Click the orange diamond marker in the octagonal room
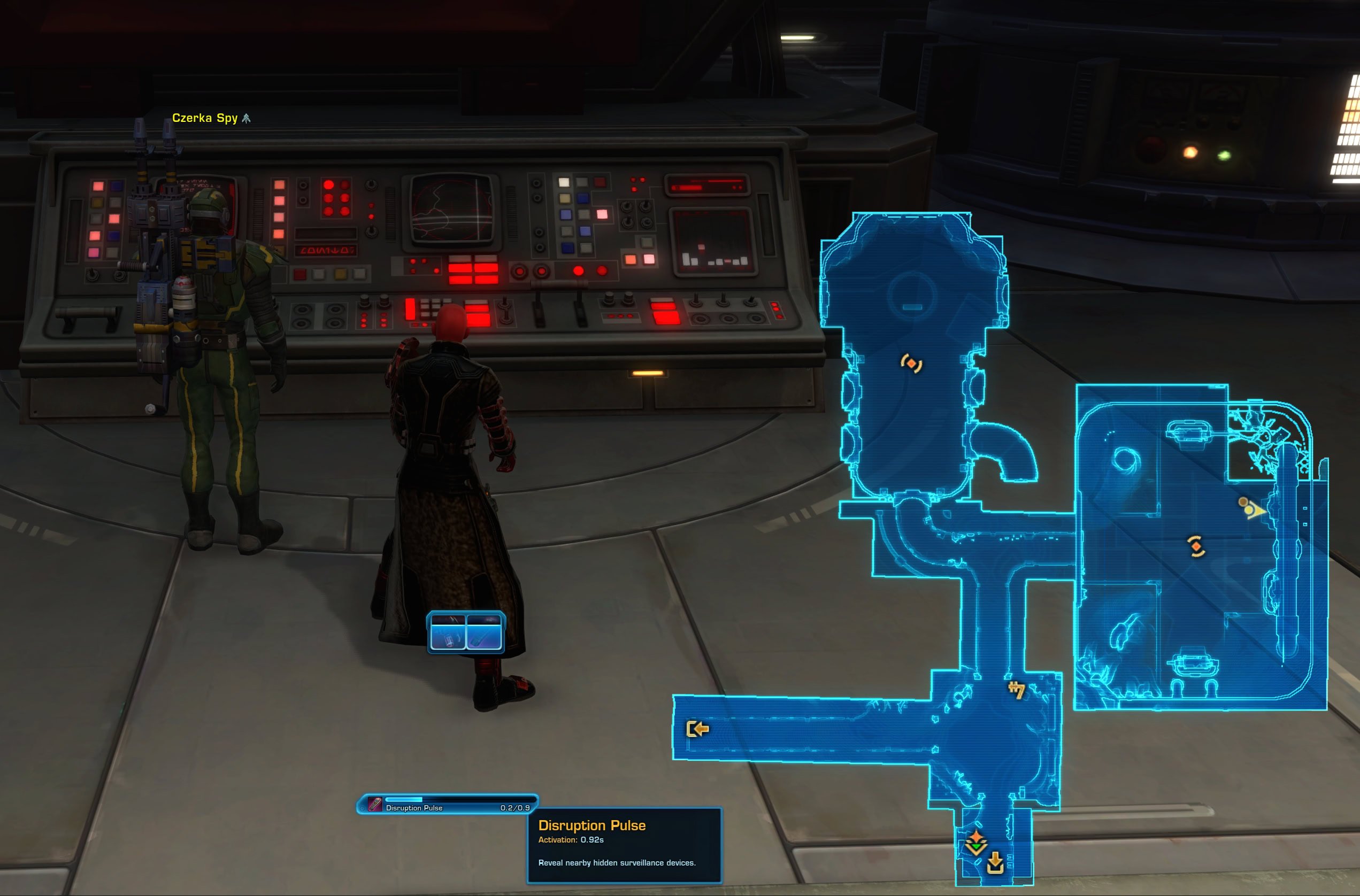Screen dimensions: 1360x896 click(x=911, y=363)
